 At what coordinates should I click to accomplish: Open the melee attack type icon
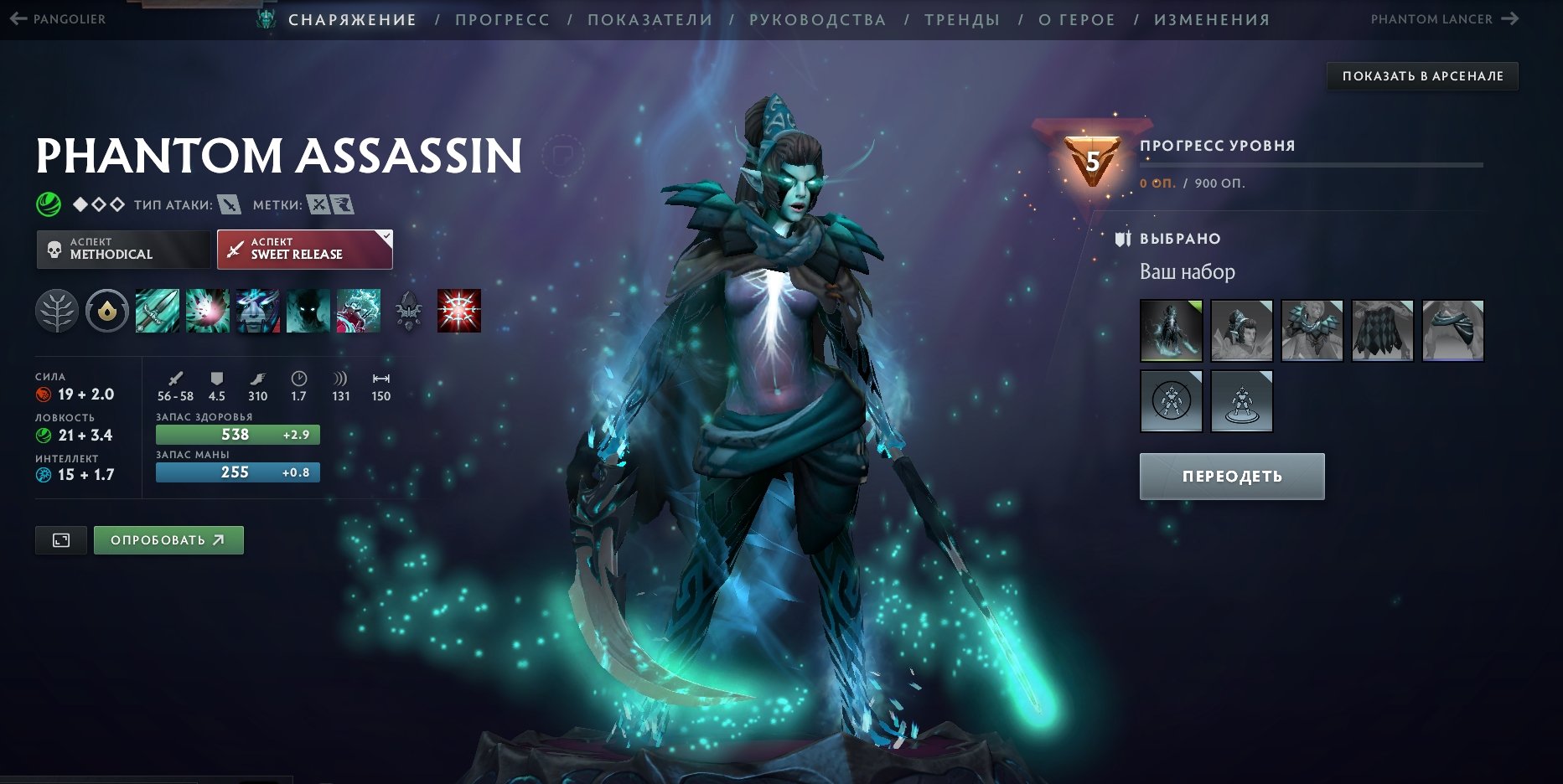[x=228, y=204]
